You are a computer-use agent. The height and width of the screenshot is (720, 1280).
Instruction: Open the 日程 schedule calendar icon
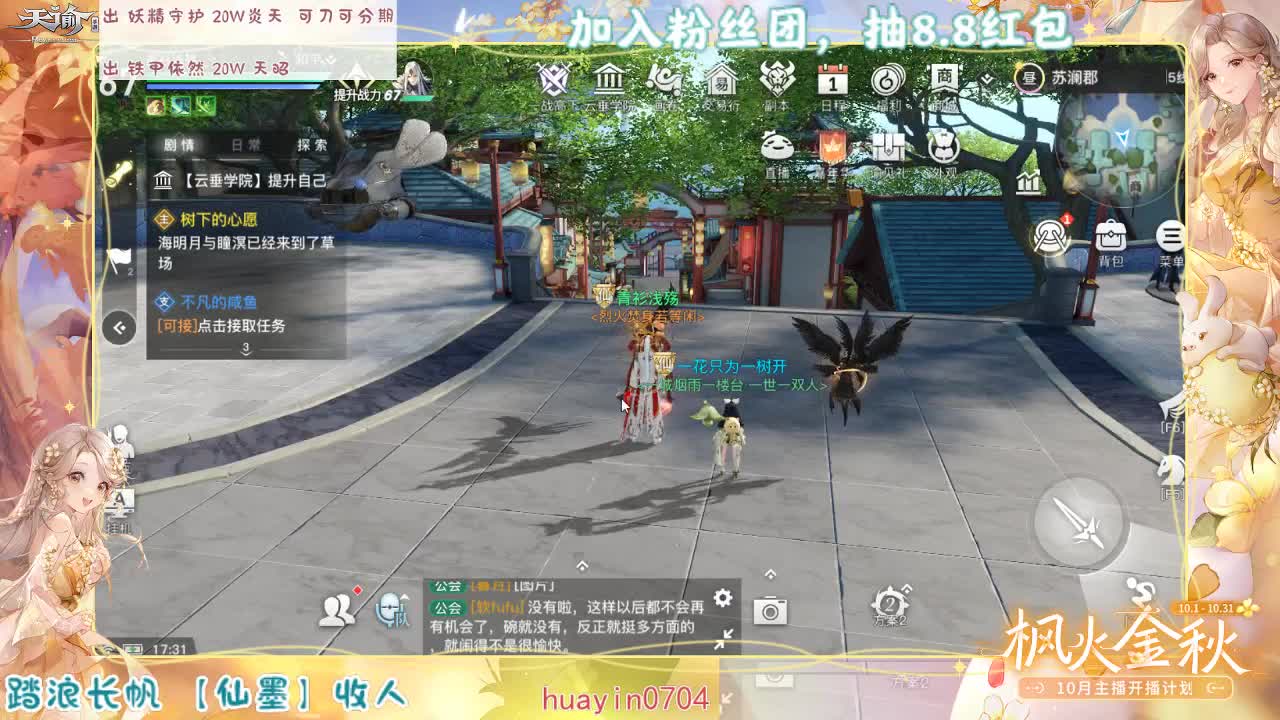pyautogui.click(x=833, y=78)
